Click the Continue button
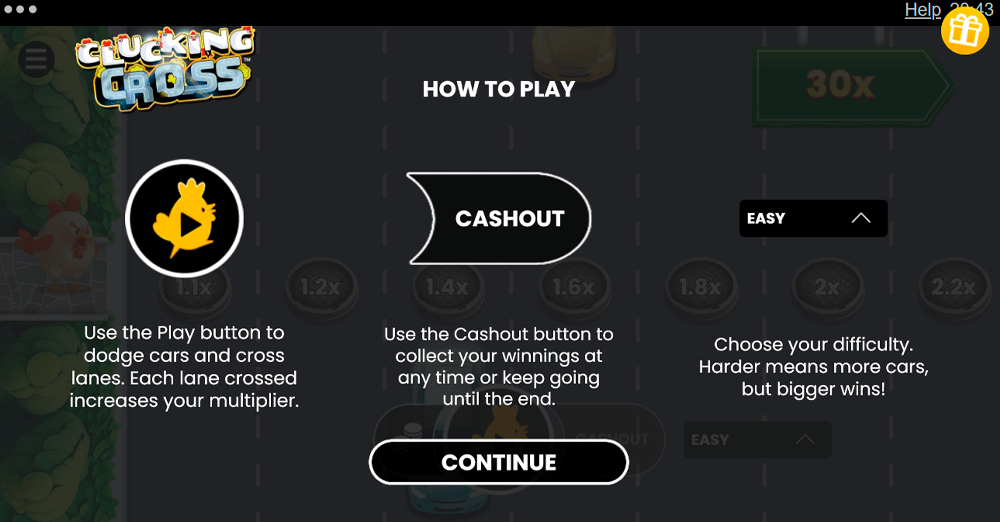The width and height of the screenshot is (1000, 522). pos(498,462)
